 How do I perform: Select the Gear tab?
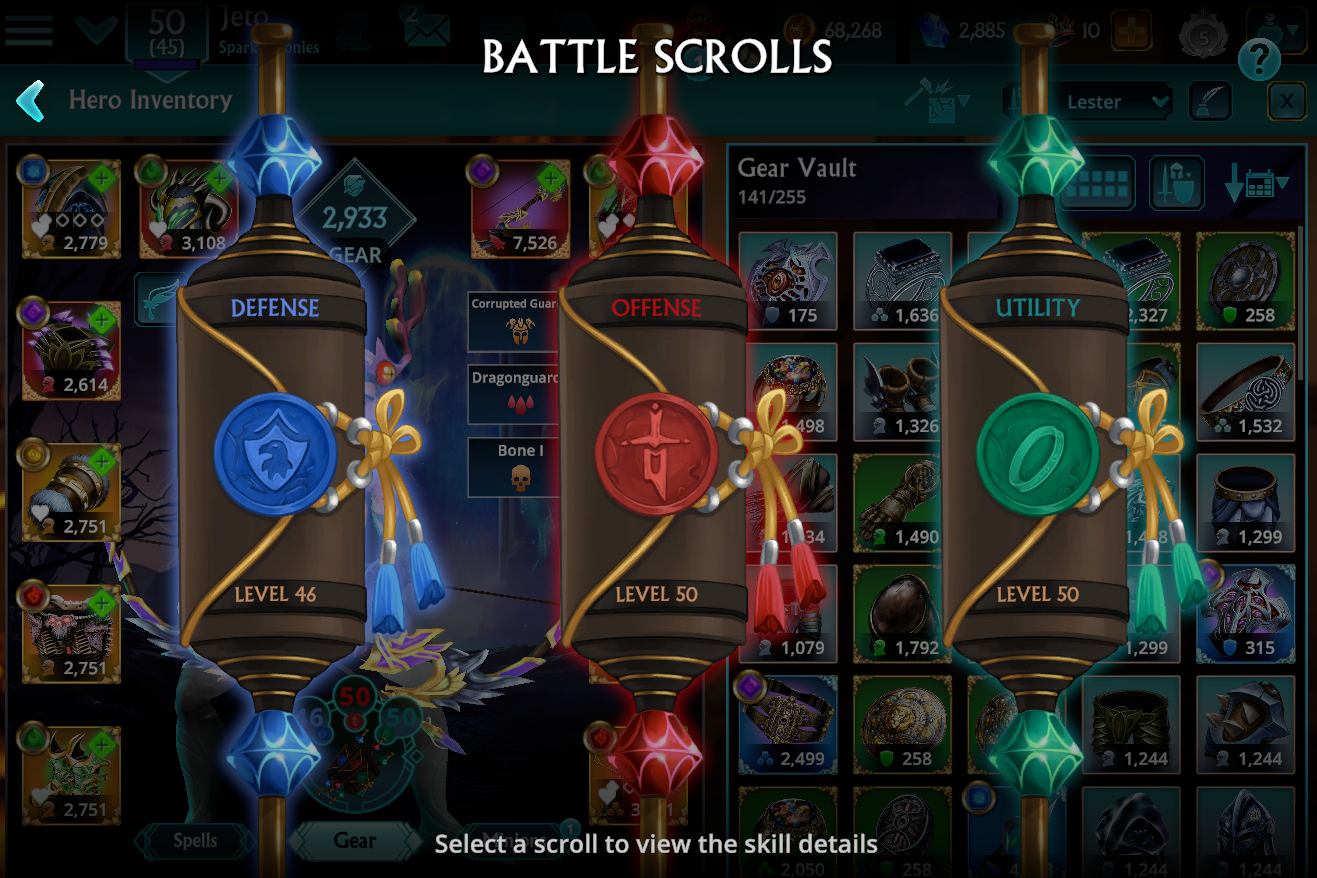click(355, 842)
